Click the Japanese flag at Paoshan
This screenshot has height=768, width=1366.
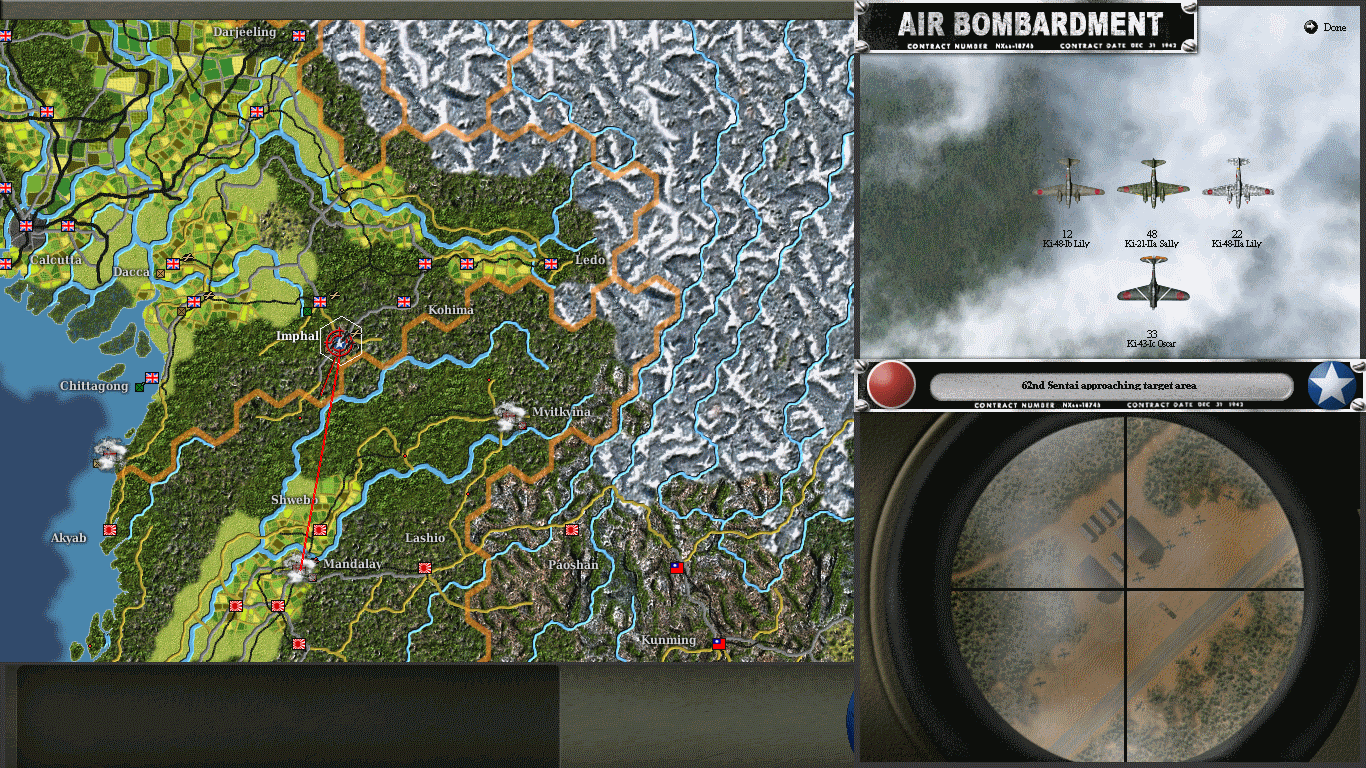coord(571,529)
